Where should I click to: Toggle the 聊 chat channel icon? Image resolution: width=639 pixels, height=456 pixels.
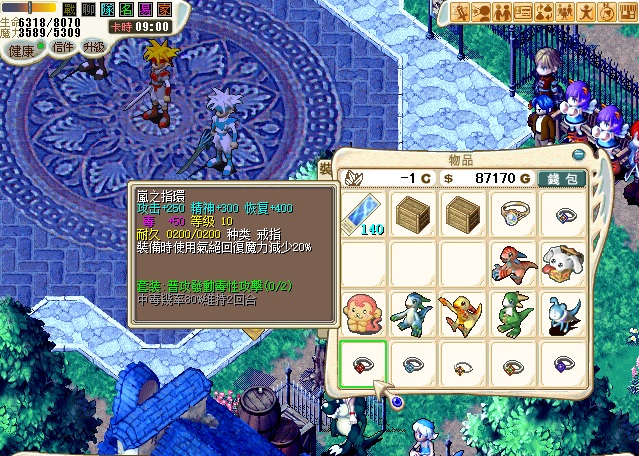click(88, 8)
